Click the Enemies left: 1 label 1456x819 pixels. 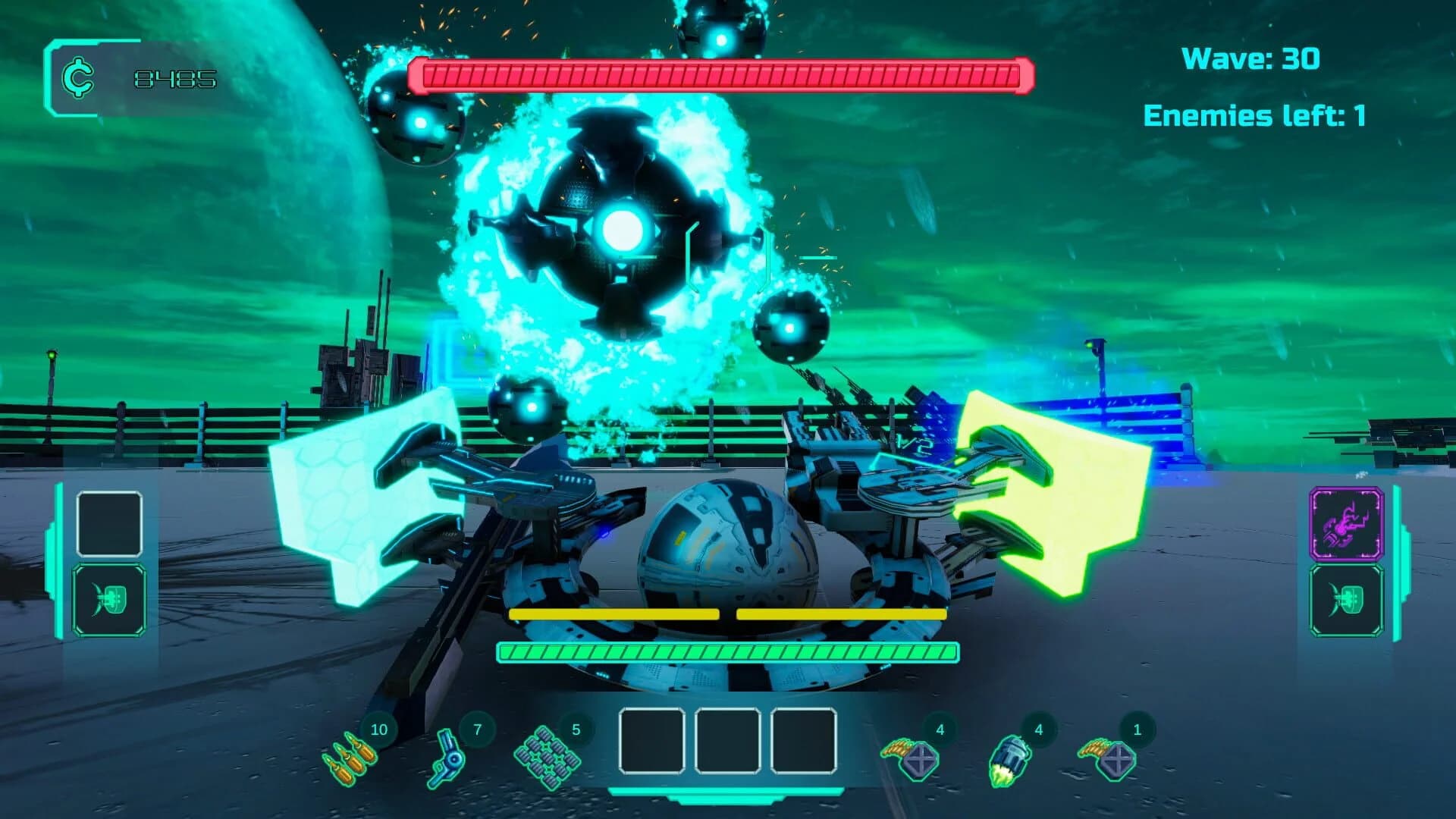1259,115
